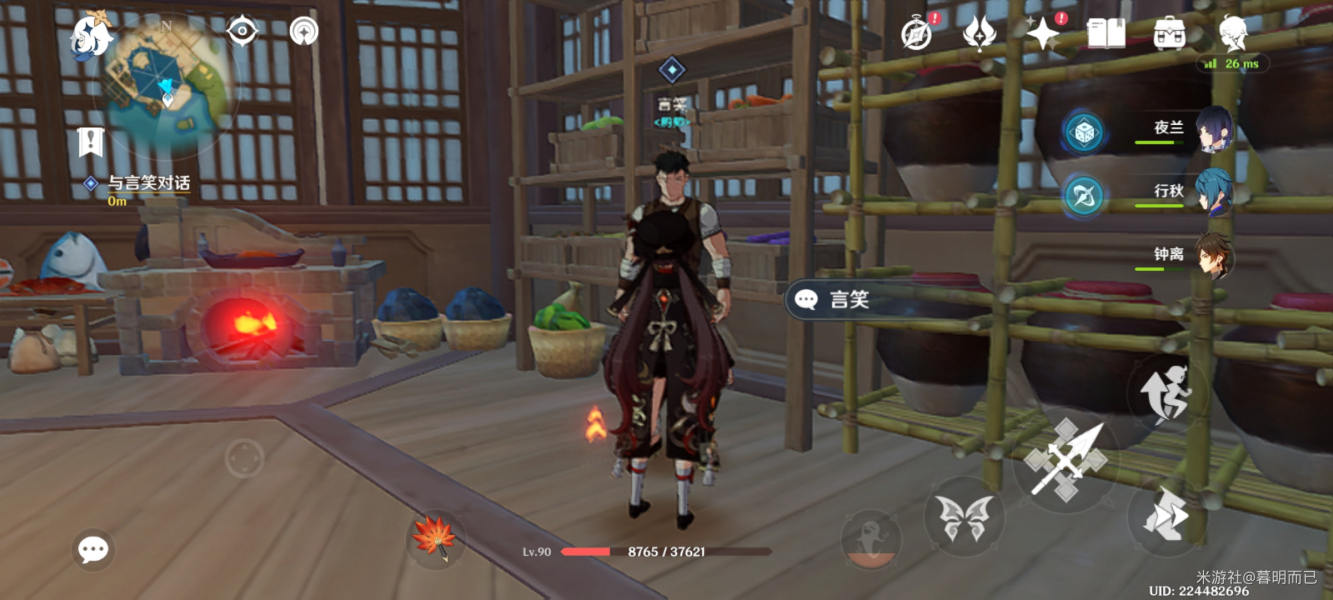This screenshot has width=1333, height=600.
Task: Switch to party member 夜兰
Action: (x=1213, y=130)
